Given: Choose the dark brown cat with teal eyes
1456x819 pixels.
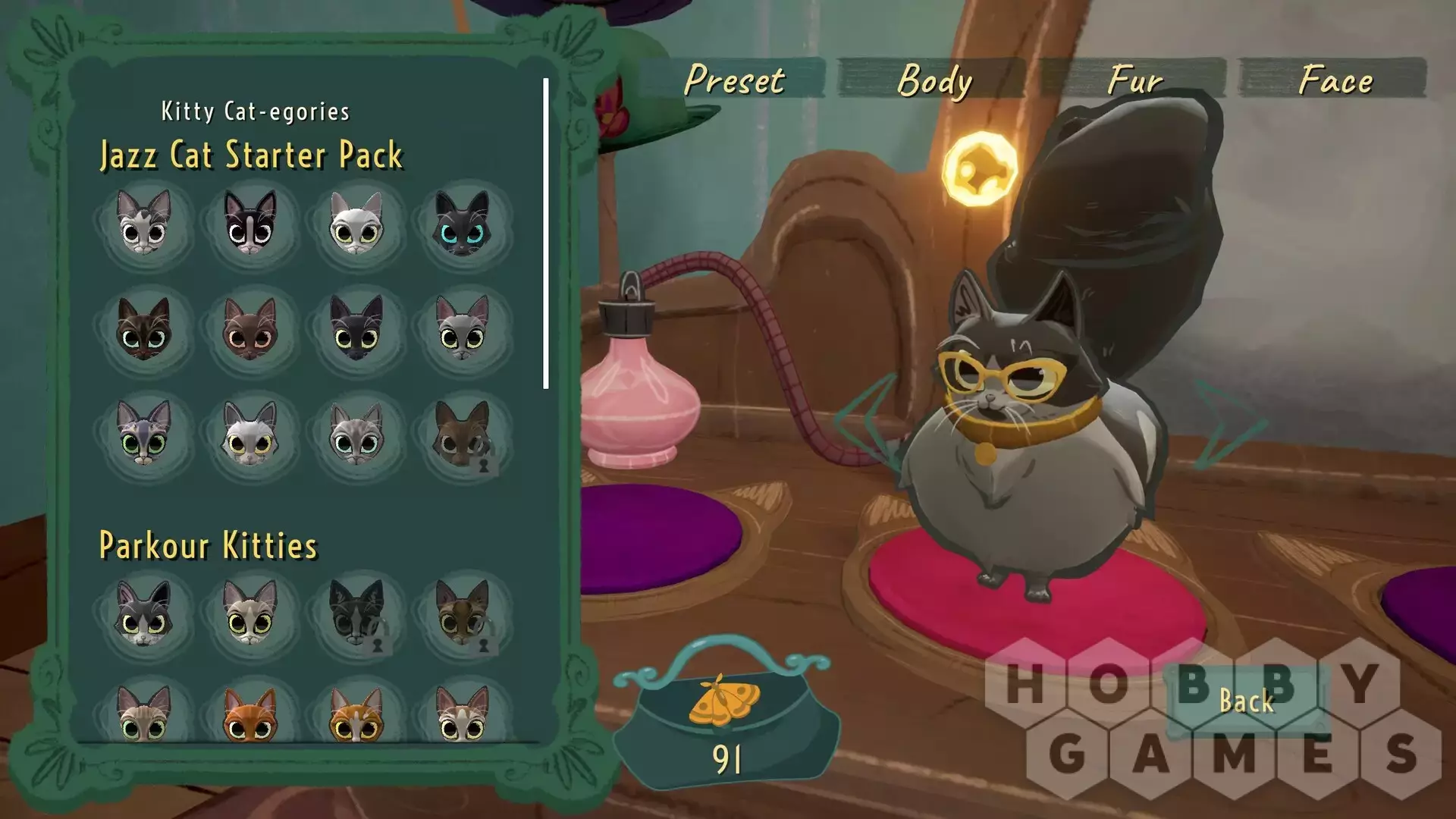Looking at the screenshot, I should click(144, 329).
